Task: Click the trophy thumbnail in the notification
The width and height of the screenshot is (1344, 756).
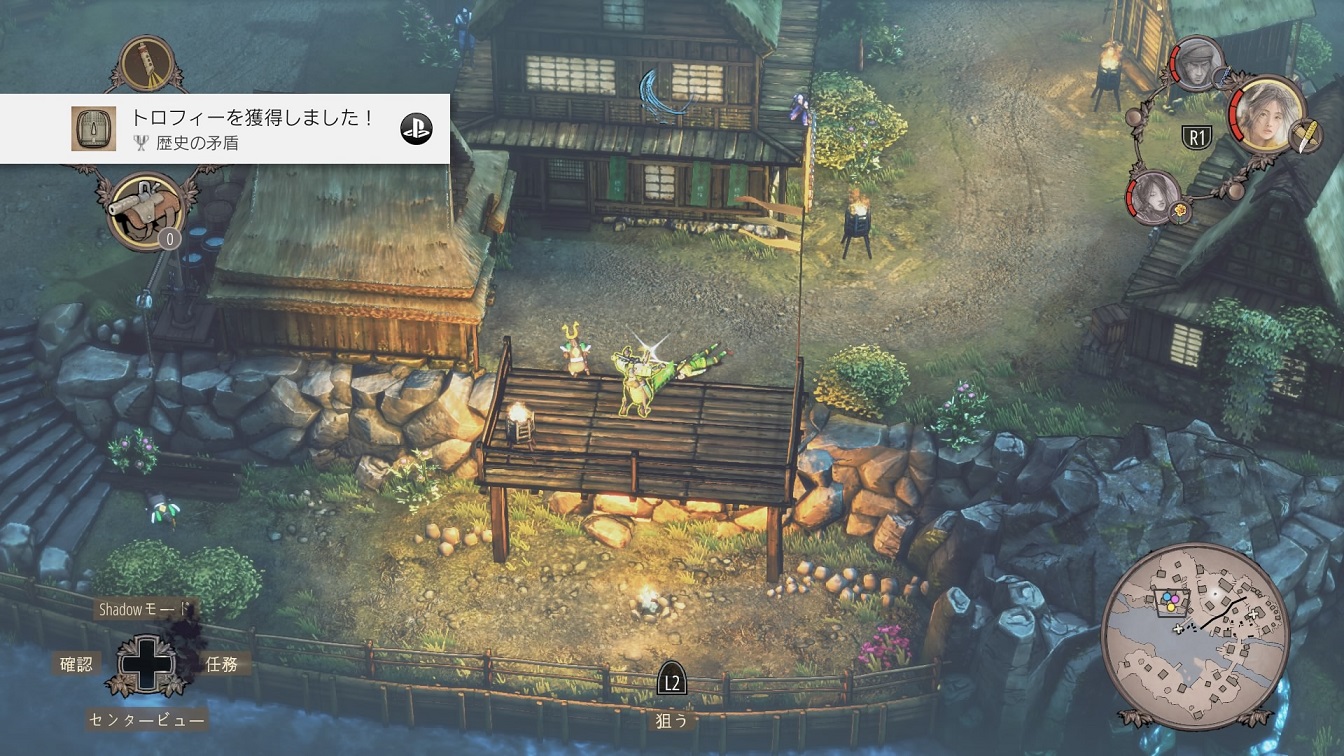Action: coord(94,129)
